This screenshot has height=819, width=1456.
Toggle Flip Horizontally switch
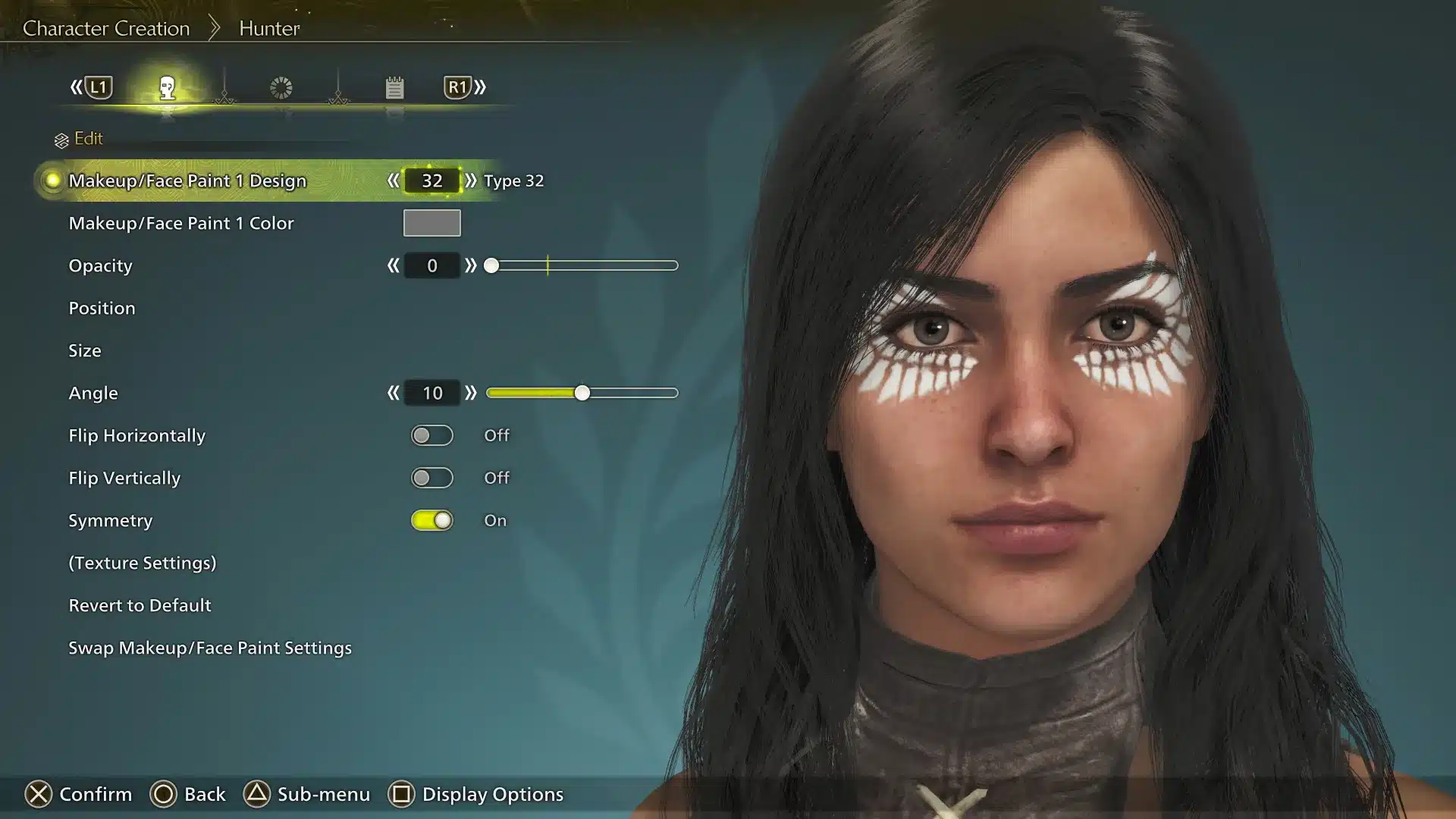click(x=431, y=435)
